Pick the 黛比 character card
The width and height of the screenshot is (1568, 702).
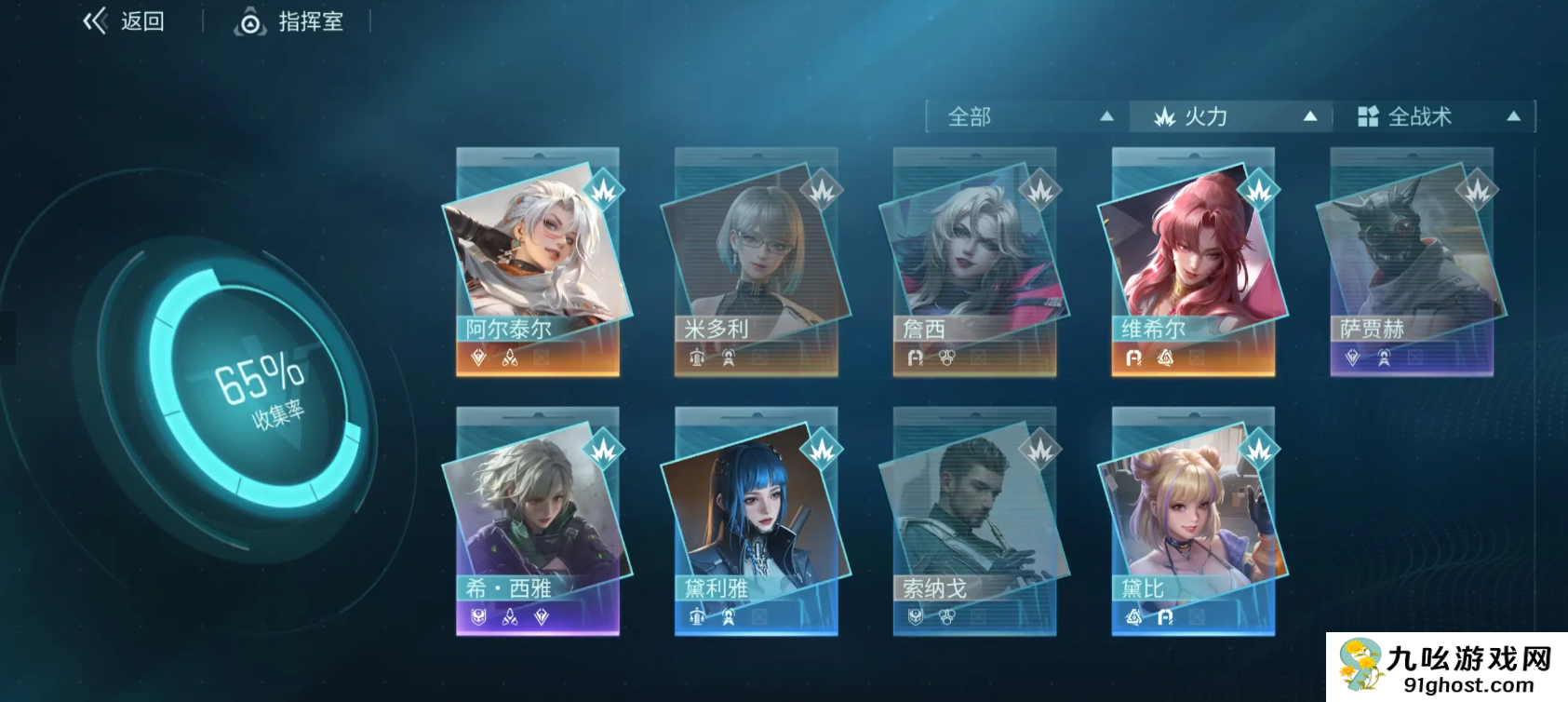(x=1193, y=521)
